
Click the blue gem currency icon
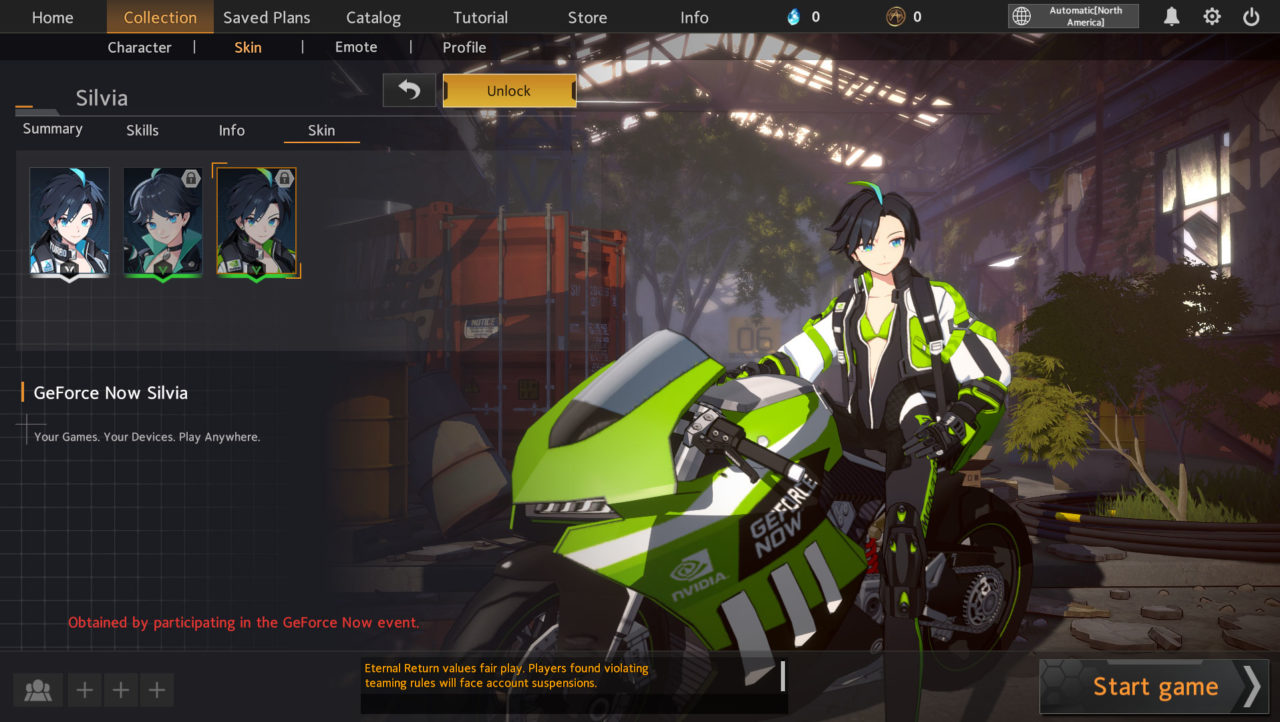pyautogui.click(x=796, y=16)
